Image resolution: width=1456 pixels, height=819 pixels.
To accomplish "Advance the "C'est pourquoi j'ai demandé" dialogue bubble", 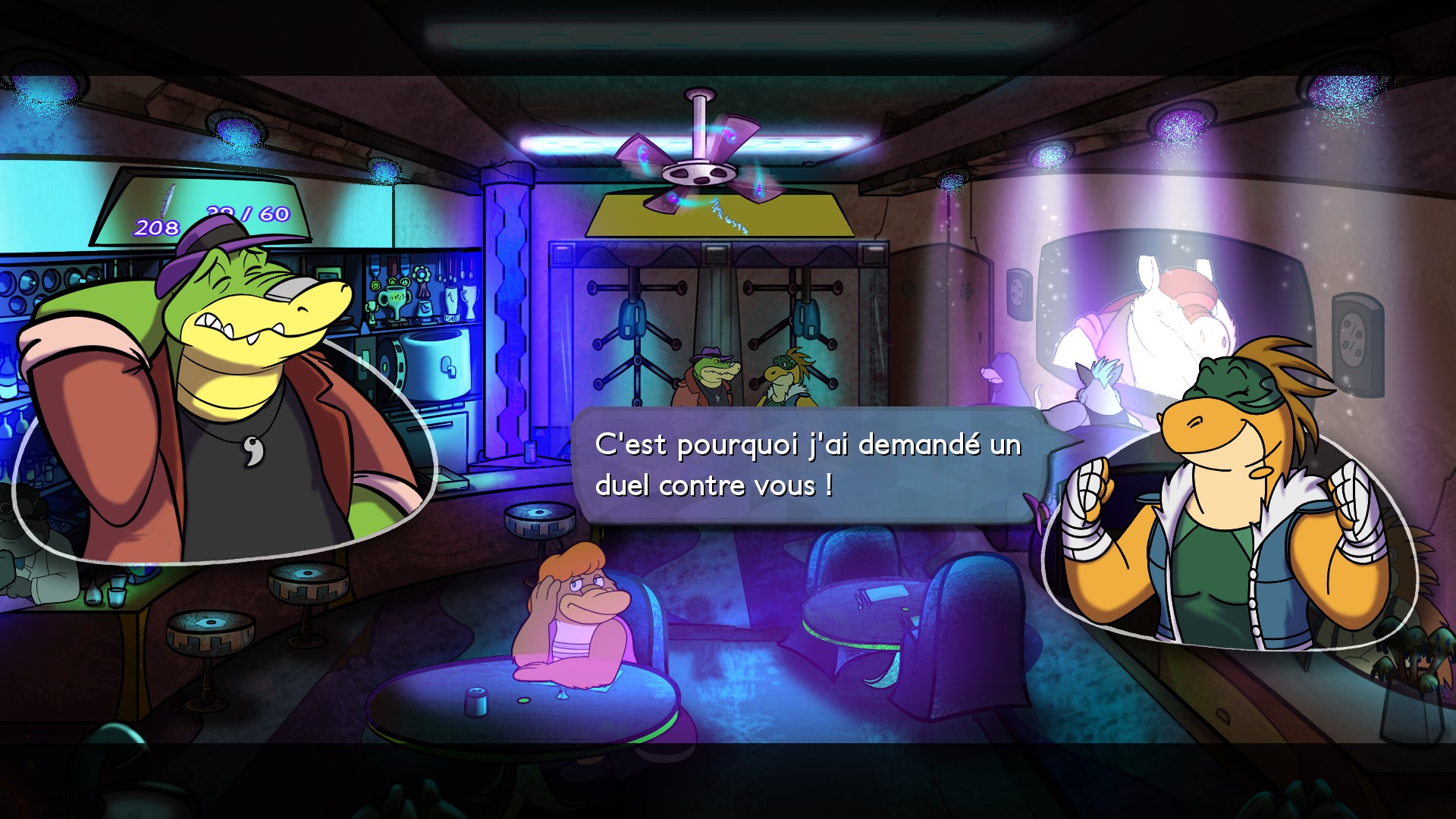I will tap(808, 465).
